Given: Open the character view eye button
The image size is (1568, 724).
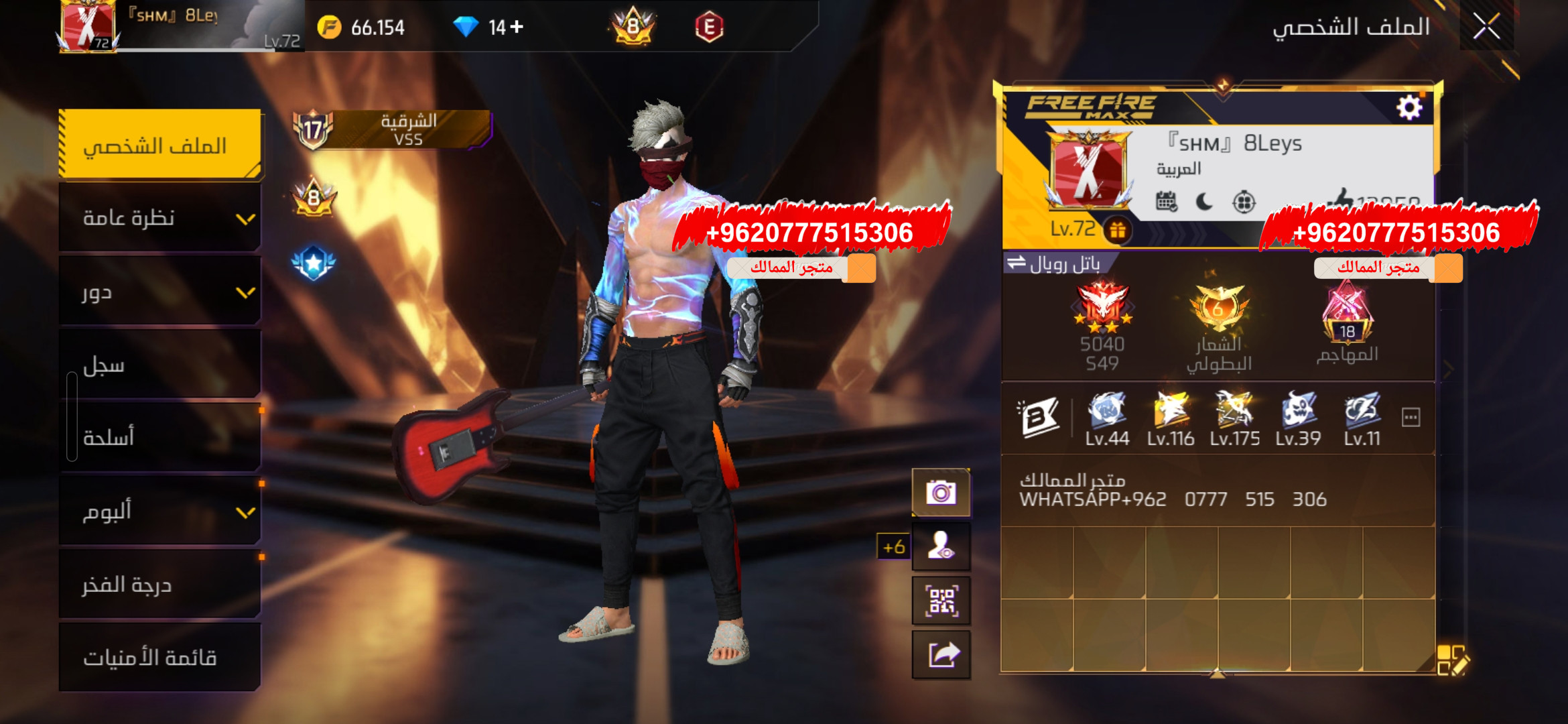Looking at the screenshot, I should pyautogui.click(x=941, y=546).
